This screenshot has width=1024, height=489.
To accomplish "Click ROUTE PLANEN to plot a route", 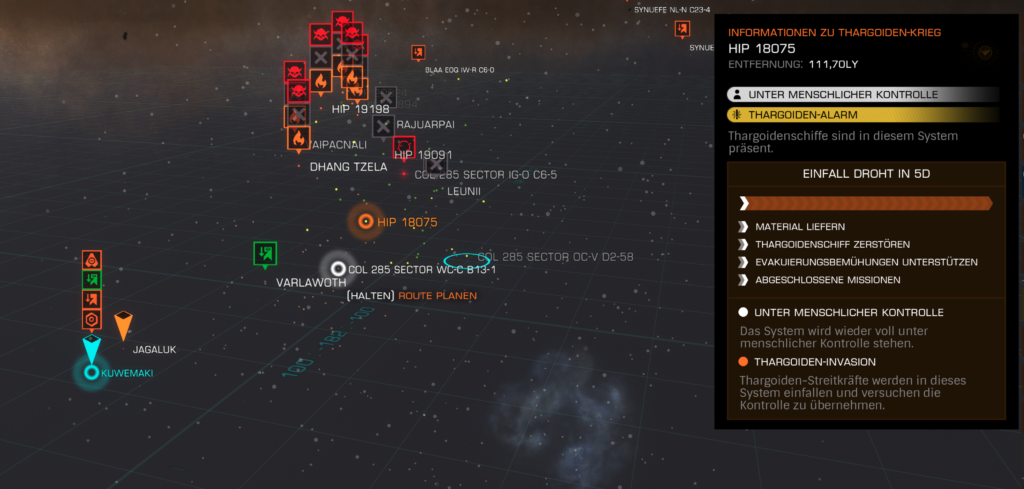I will (x=437, y=296).
